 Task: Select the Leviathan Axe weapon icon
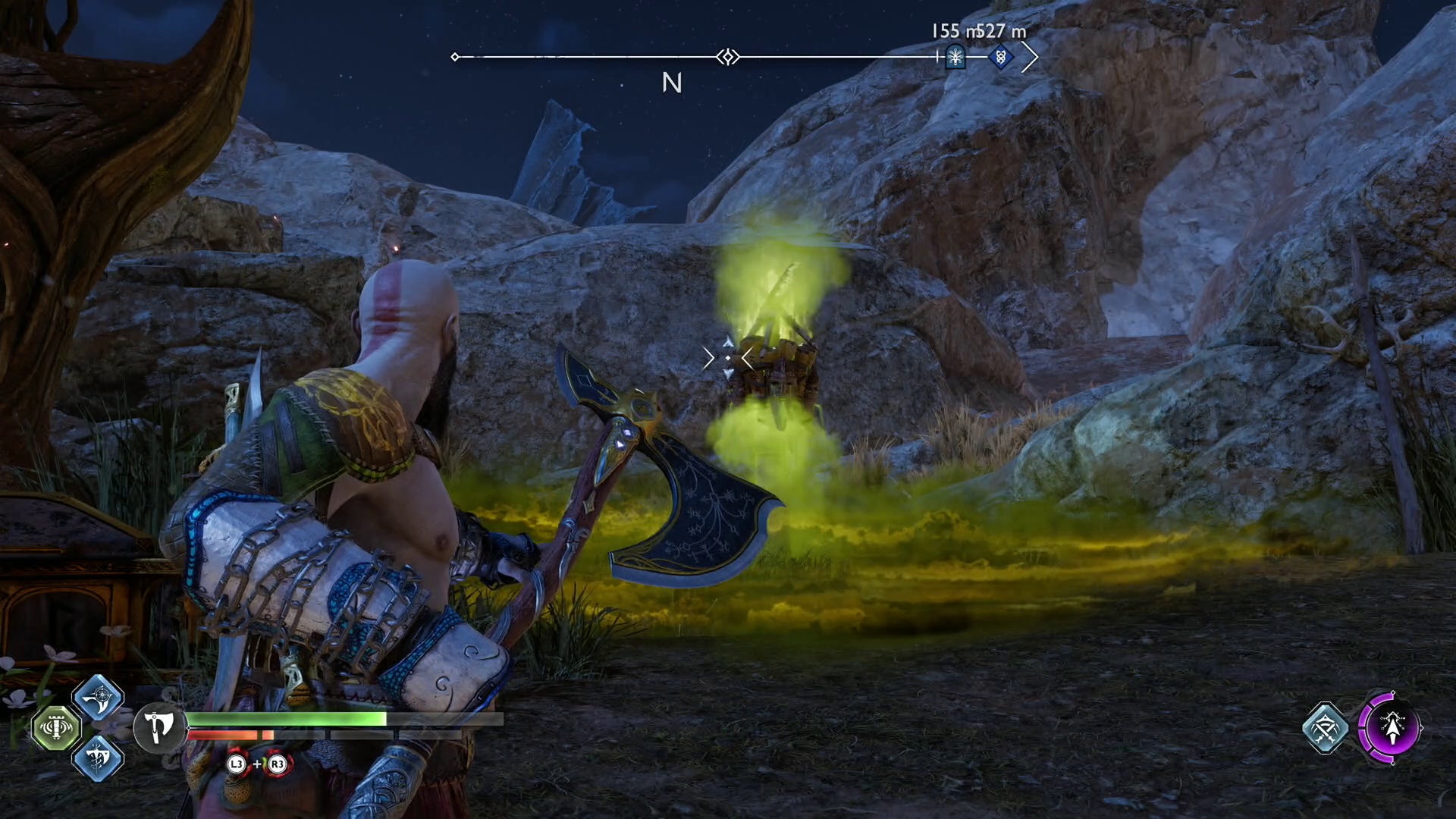(x=158, y=728)
